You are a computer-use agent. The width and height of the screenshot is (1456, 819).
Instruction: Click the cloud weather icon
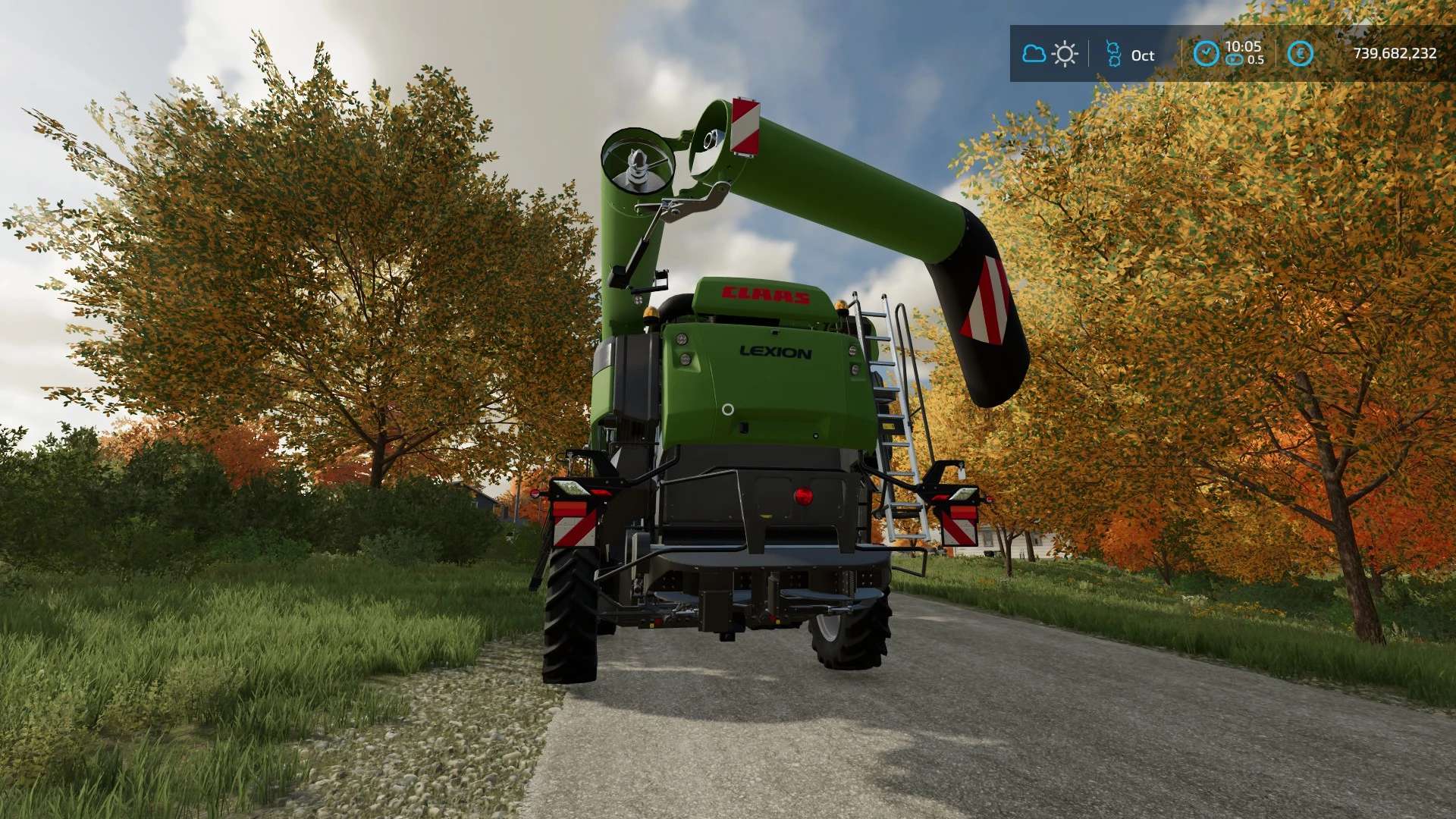coord(1034,54)
